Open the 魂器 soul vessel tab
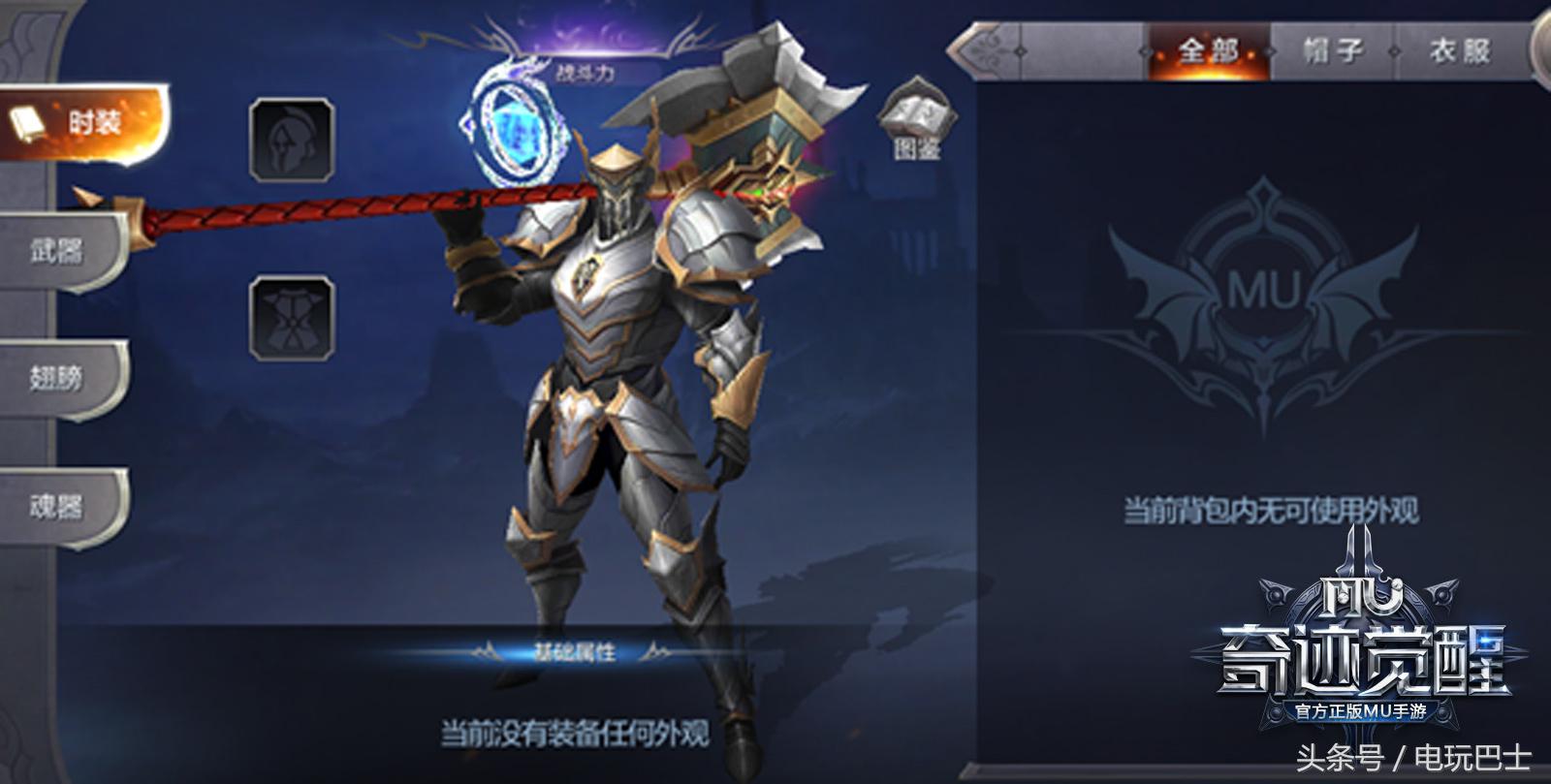 (x=58, y=503)
